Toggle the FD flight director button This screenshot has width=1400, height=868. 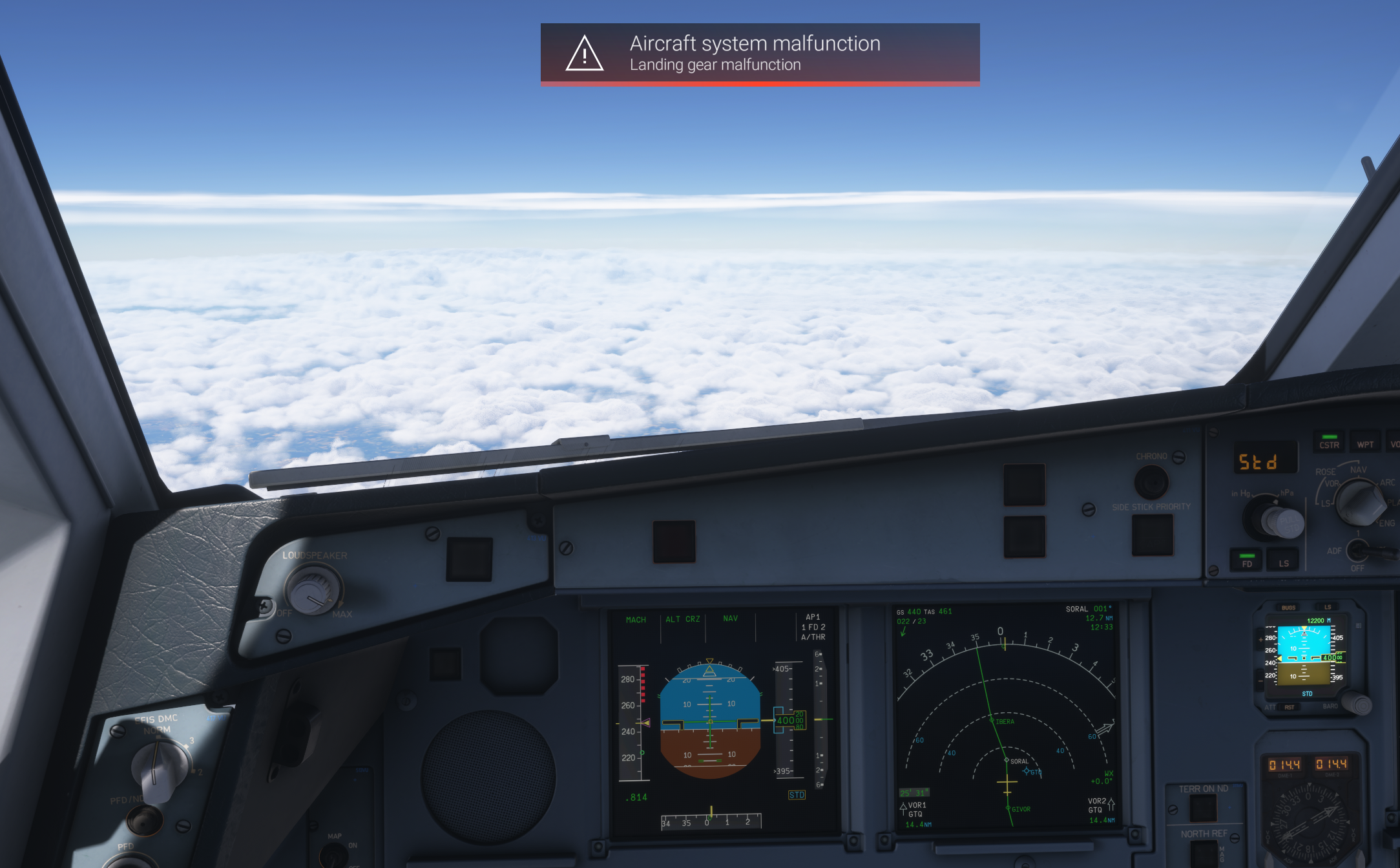point(1247,560)
